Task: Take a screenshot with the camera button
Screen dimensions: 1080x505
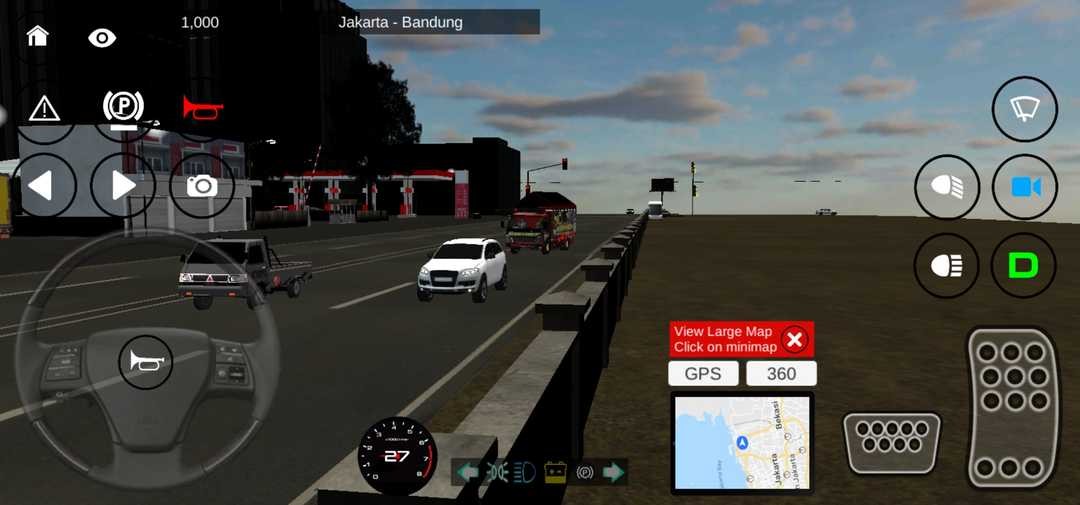Action: coord(202,186)
